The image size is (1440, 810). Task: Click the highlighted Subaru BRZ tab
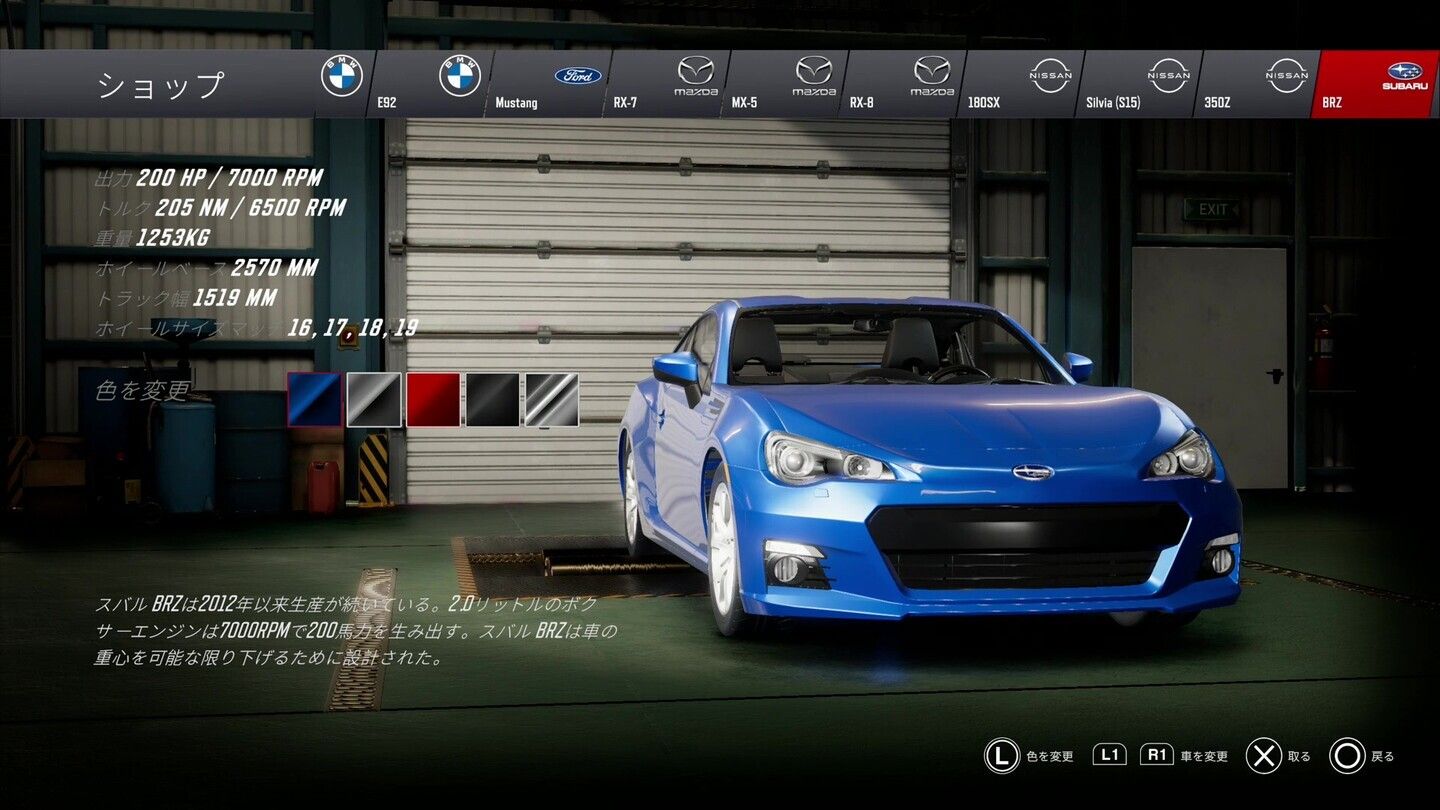[x=1376, y=84]
